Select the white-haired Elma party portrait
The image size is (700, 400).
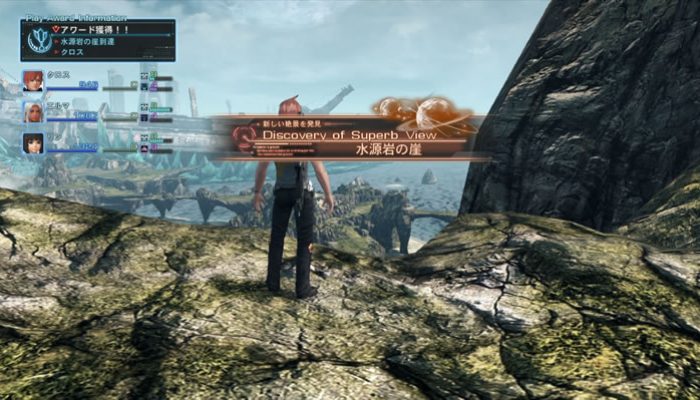pyautogui.click(x=33, y=112)
